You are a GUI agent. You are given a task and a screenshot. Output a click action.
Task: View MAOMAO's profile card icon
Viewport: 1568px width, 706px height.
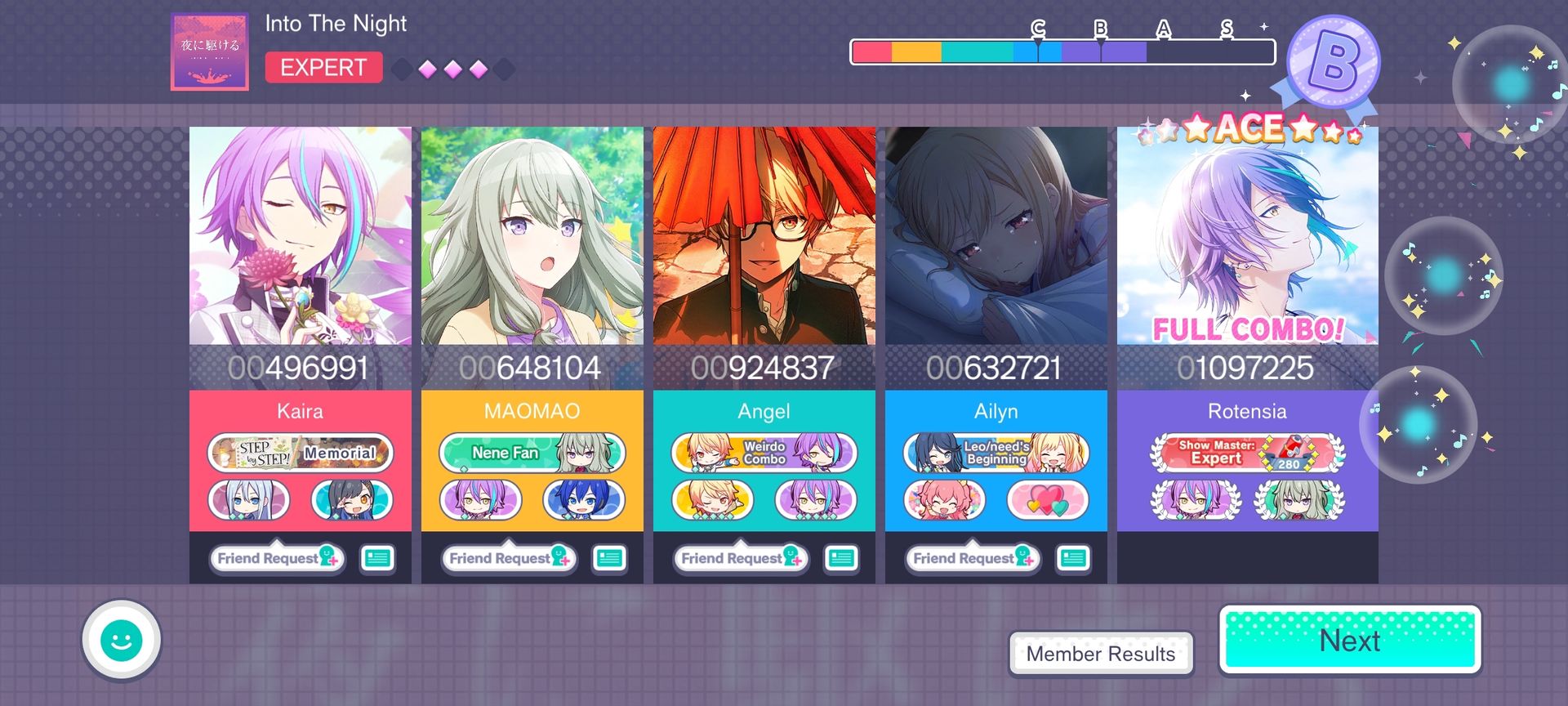pyautogui.click(x=609, y=558)
